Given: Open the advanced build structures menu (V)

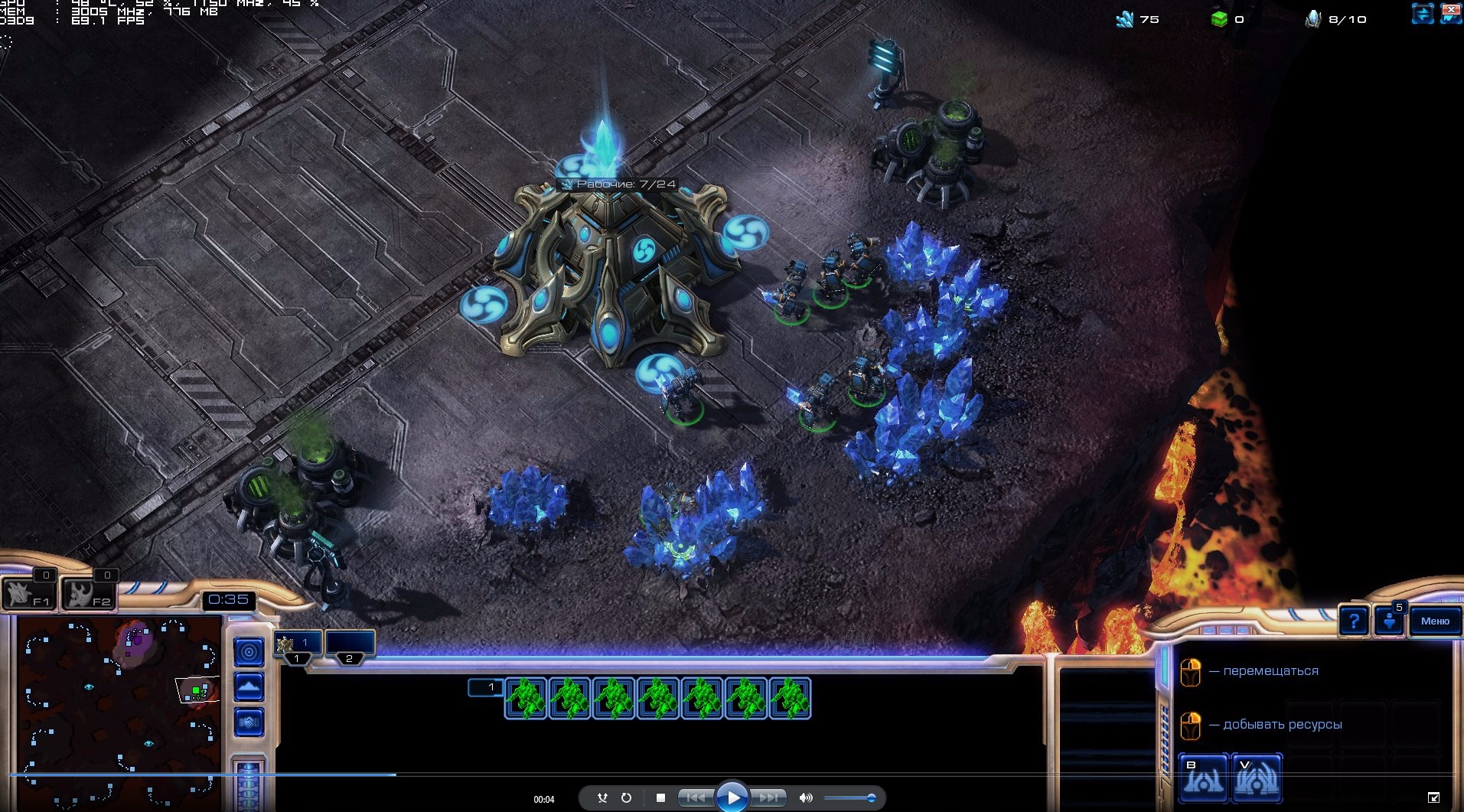Looking at the screenshot, I should (1257, 778).
